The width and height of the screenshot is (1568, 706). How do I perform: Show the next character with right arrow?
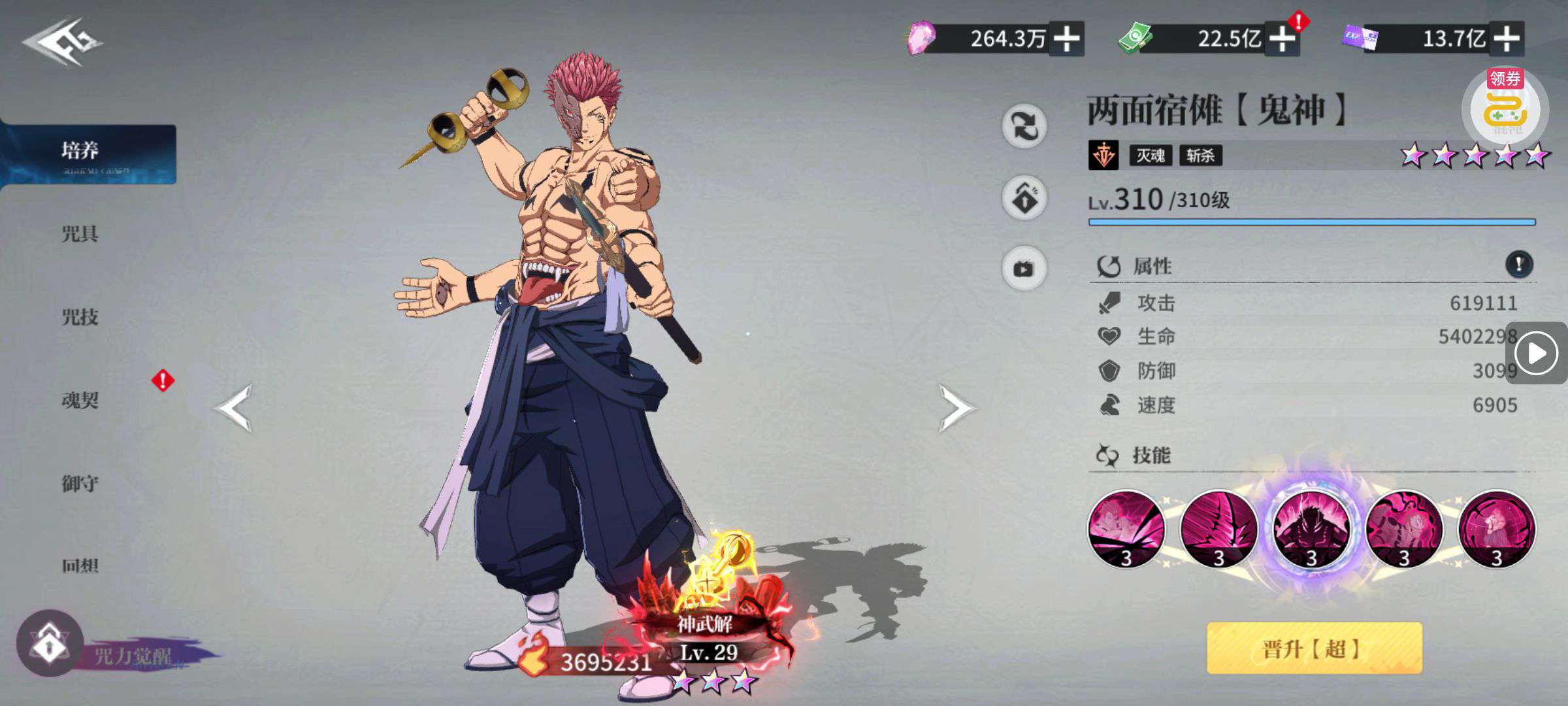click(x=956, y=408)
